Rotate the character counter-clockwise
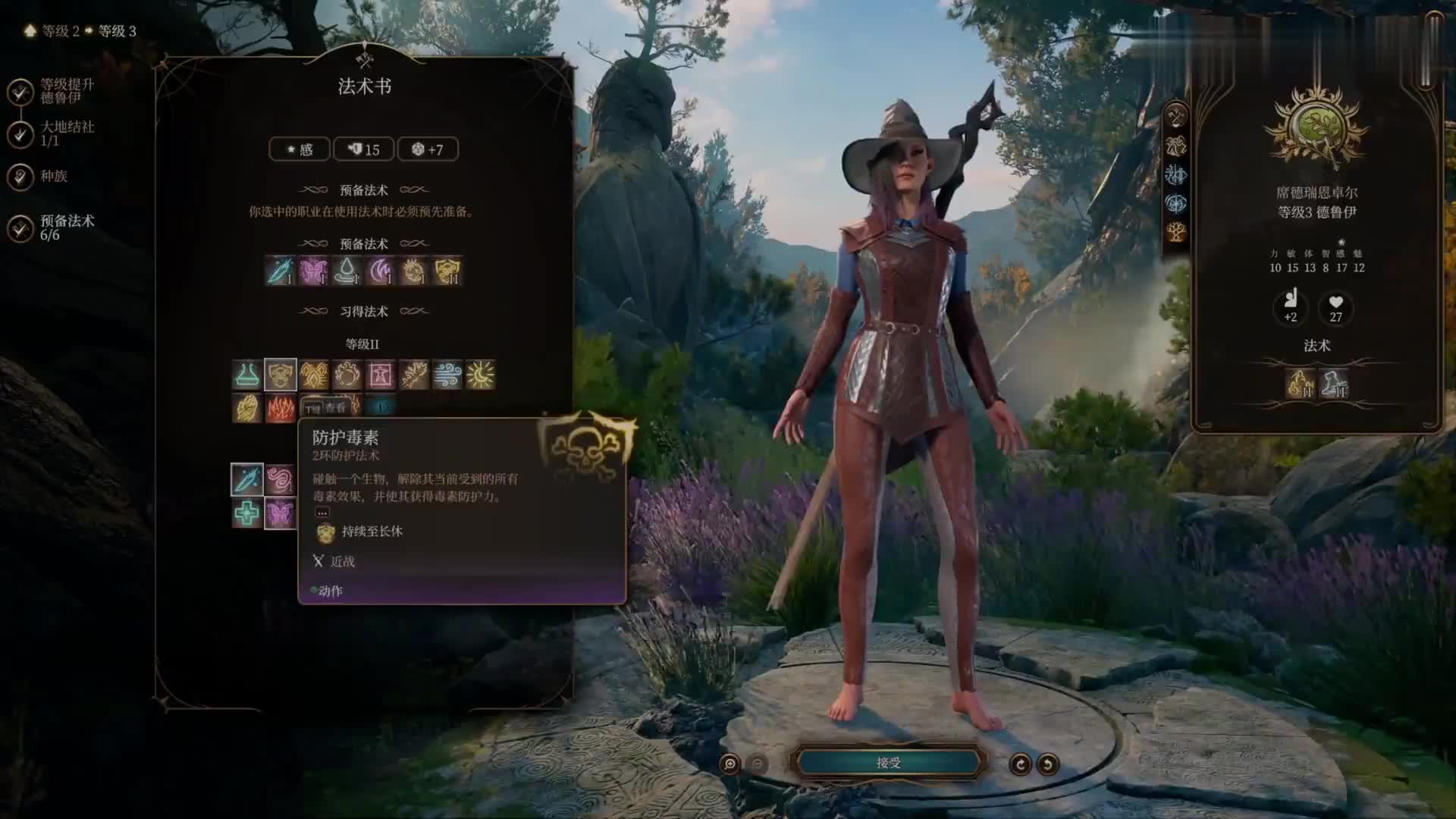 1047,764
